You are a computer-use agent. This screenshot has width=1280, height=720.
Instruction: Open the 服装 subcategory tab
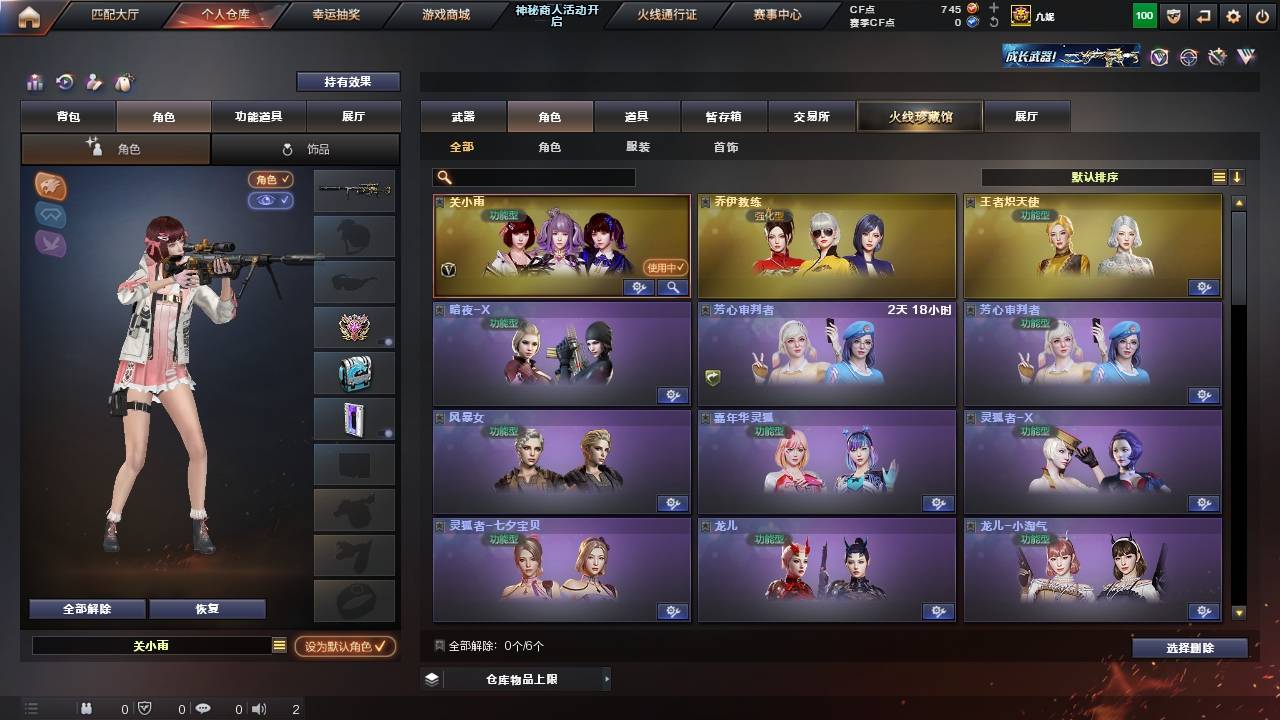pos(637,147)
